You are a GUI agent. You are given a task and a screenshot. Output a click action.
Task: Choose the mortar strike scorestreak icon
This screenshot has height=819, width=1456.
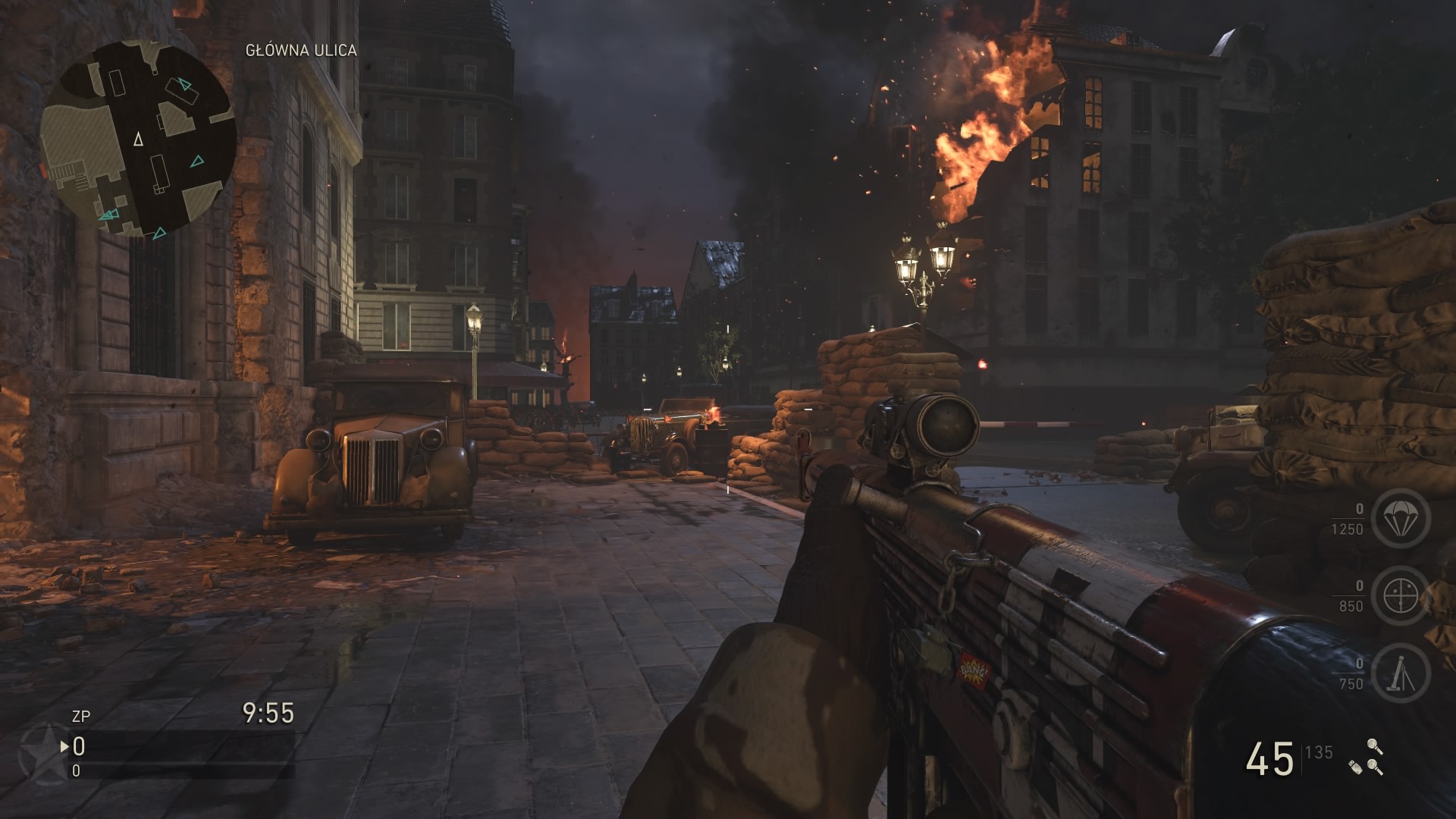point(1400,673)
